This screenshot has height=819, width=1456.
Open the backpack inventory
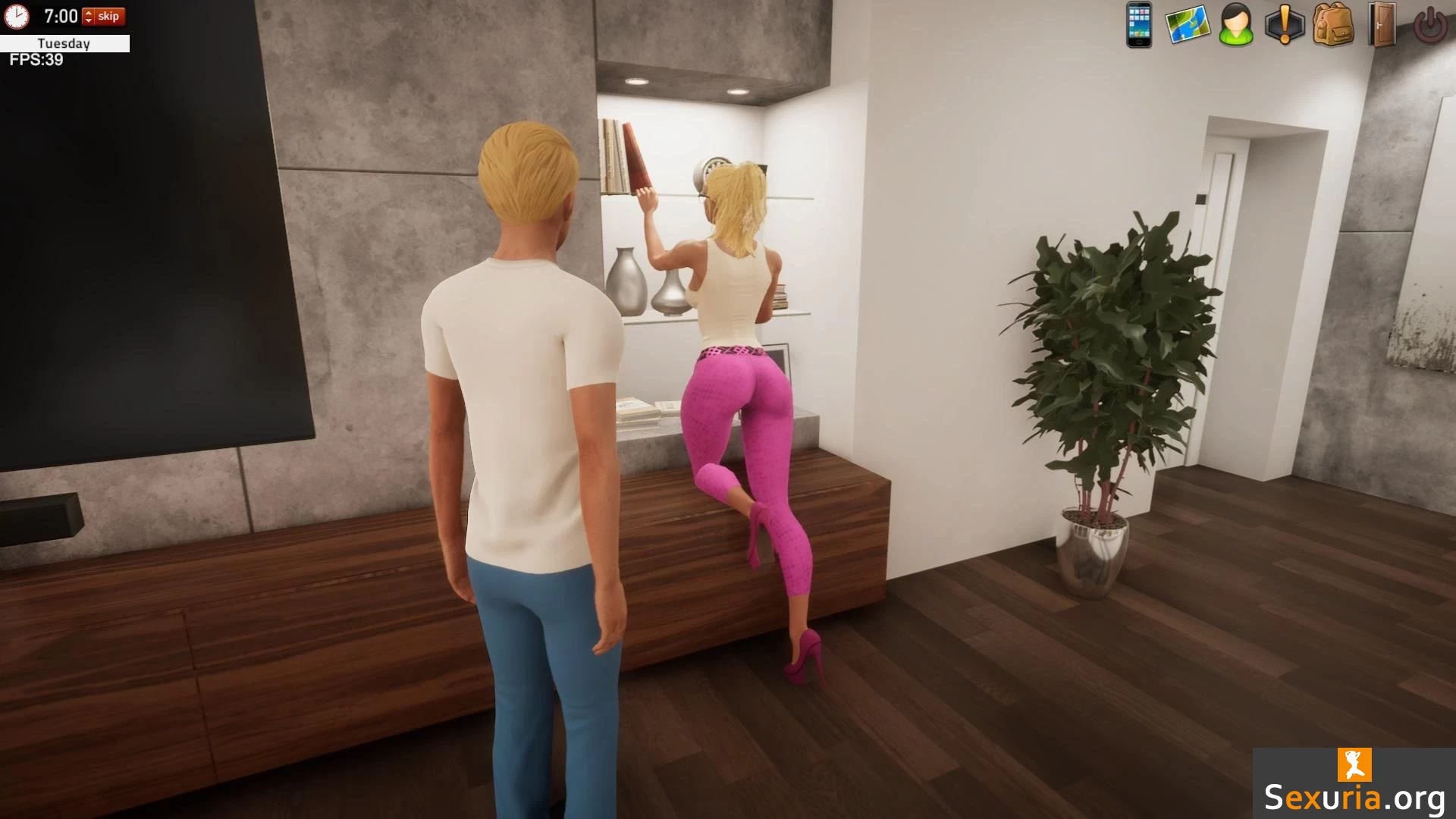pyautogui.click(x=1332, y=25)
